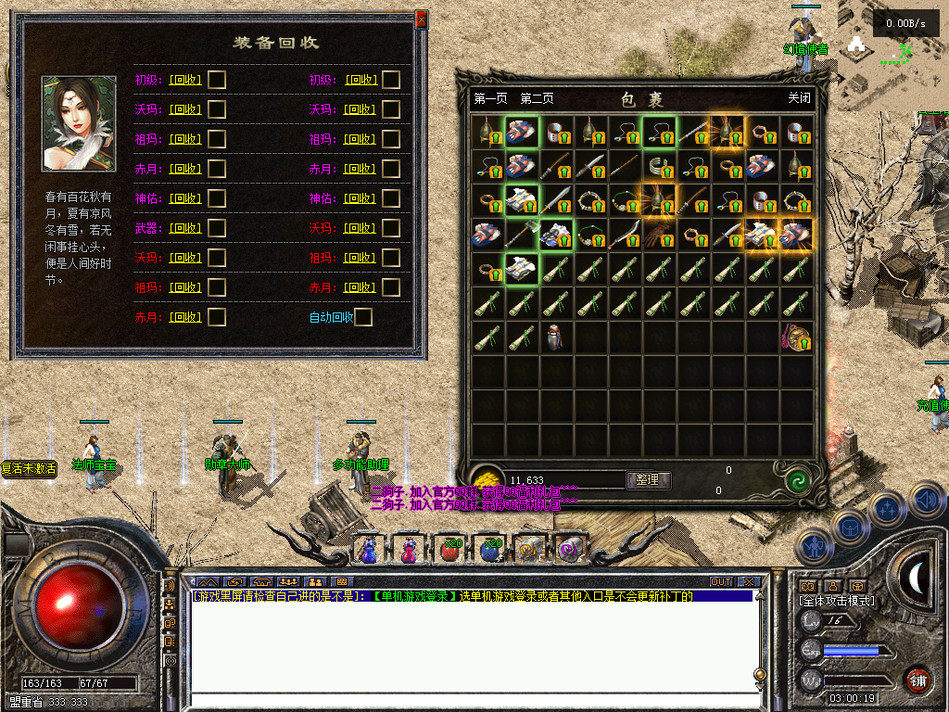Select the dark potion jar in the bag
Image resolution: width=949 pixels, height=712 pixels.
(556, 337)
